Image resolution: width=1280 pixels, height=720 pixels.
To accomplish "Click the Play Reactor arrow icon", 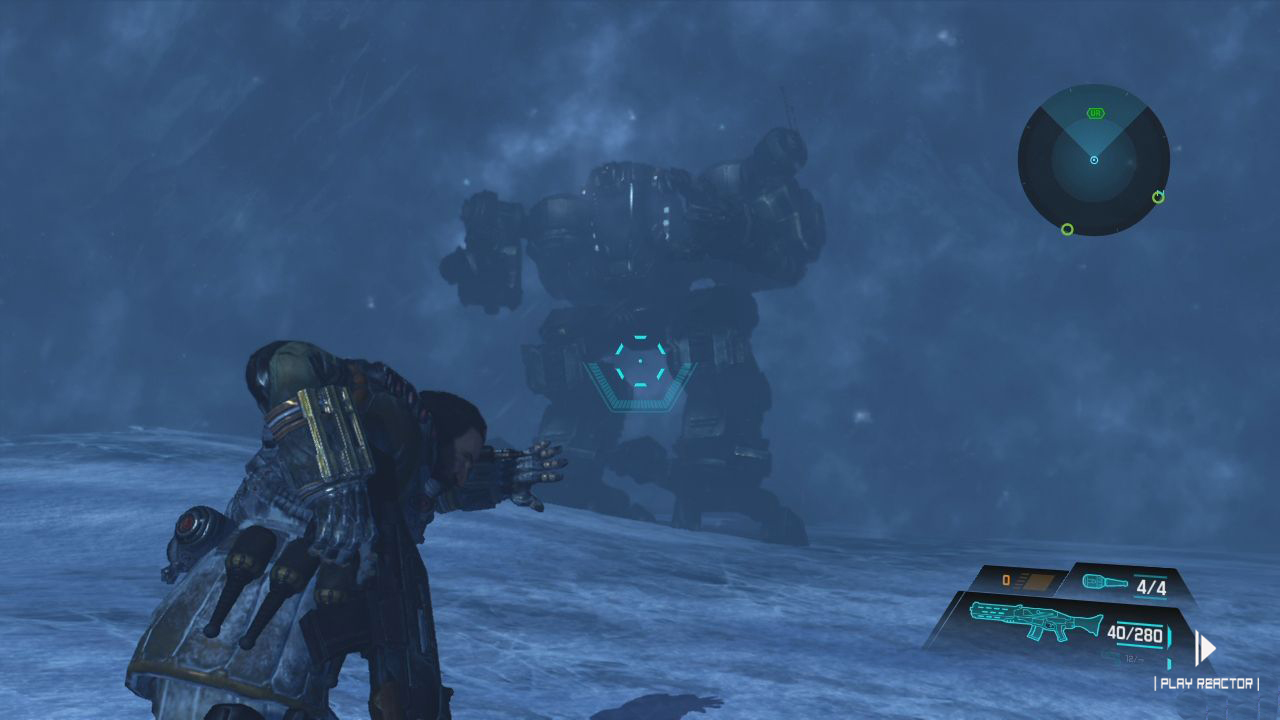I will 1206,648.
